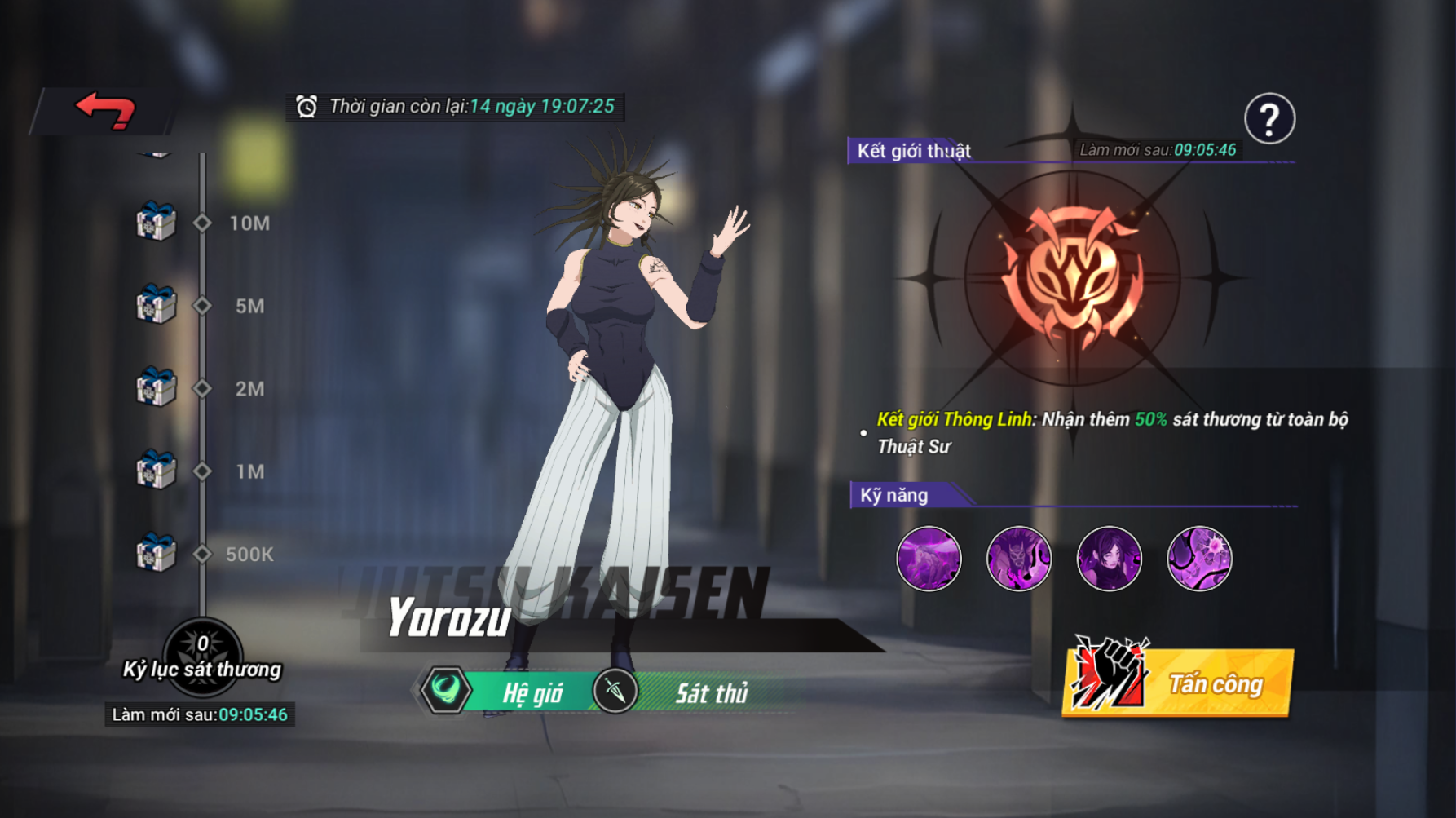Screen dimensions: 1456x818
Task: Inspect the glowing red Kết giới Thông Linh emblem
Action: (x=1073, y=279)
